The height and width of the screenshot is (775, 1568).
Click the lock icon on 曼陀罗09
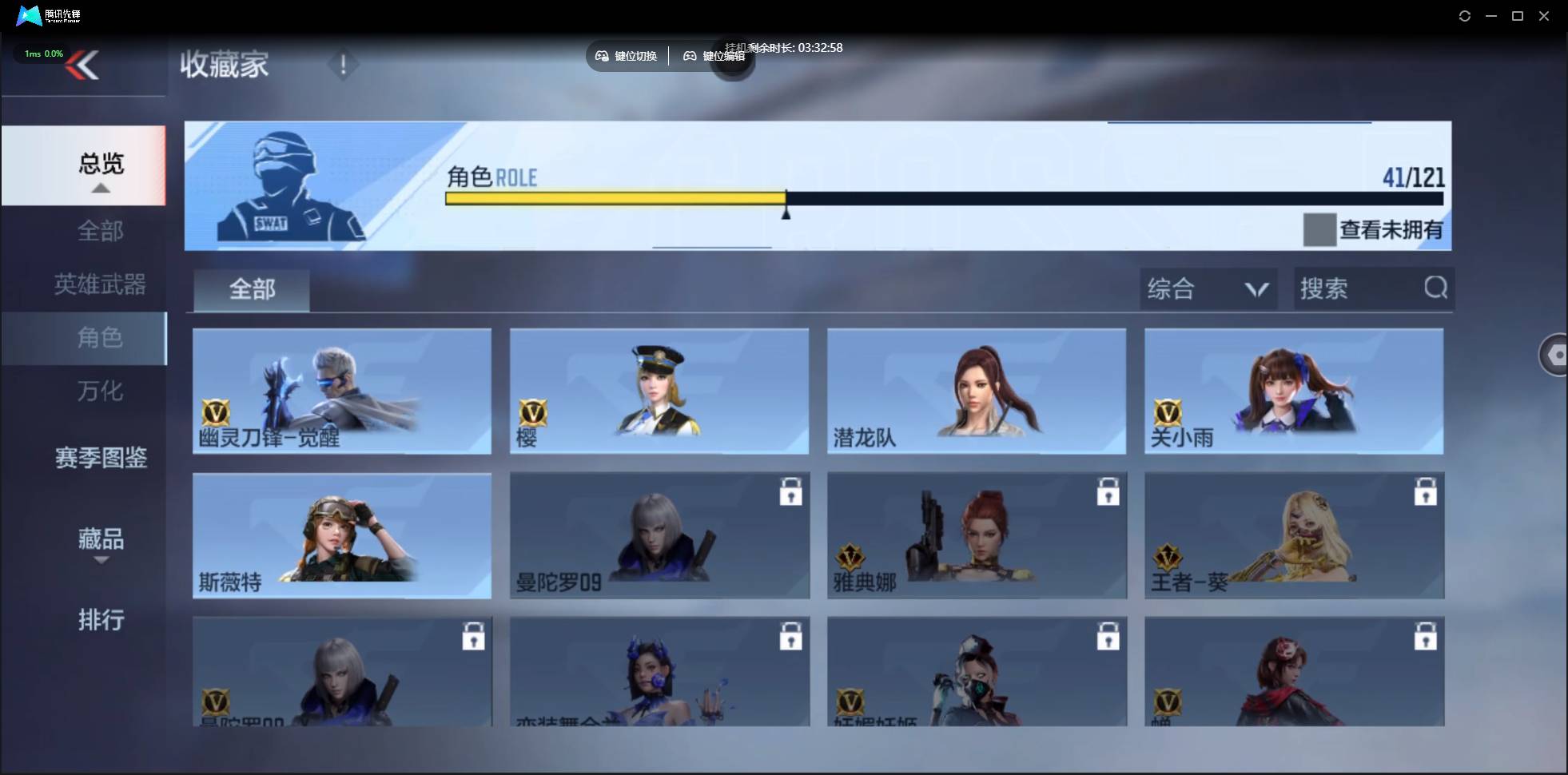(x=790, y=492)
